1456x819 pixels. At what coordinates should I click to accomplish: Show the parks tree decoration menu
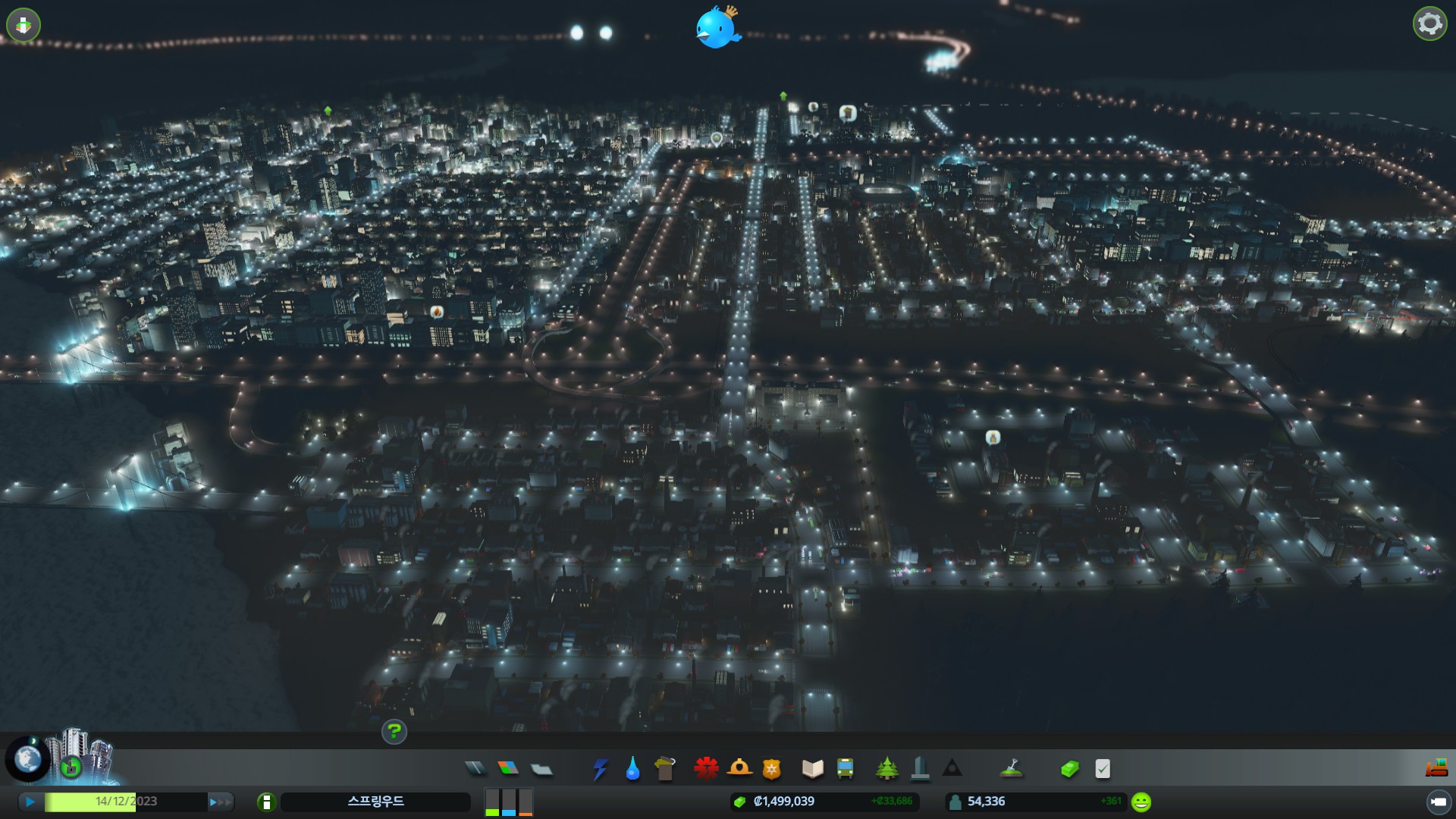(886, 769)
